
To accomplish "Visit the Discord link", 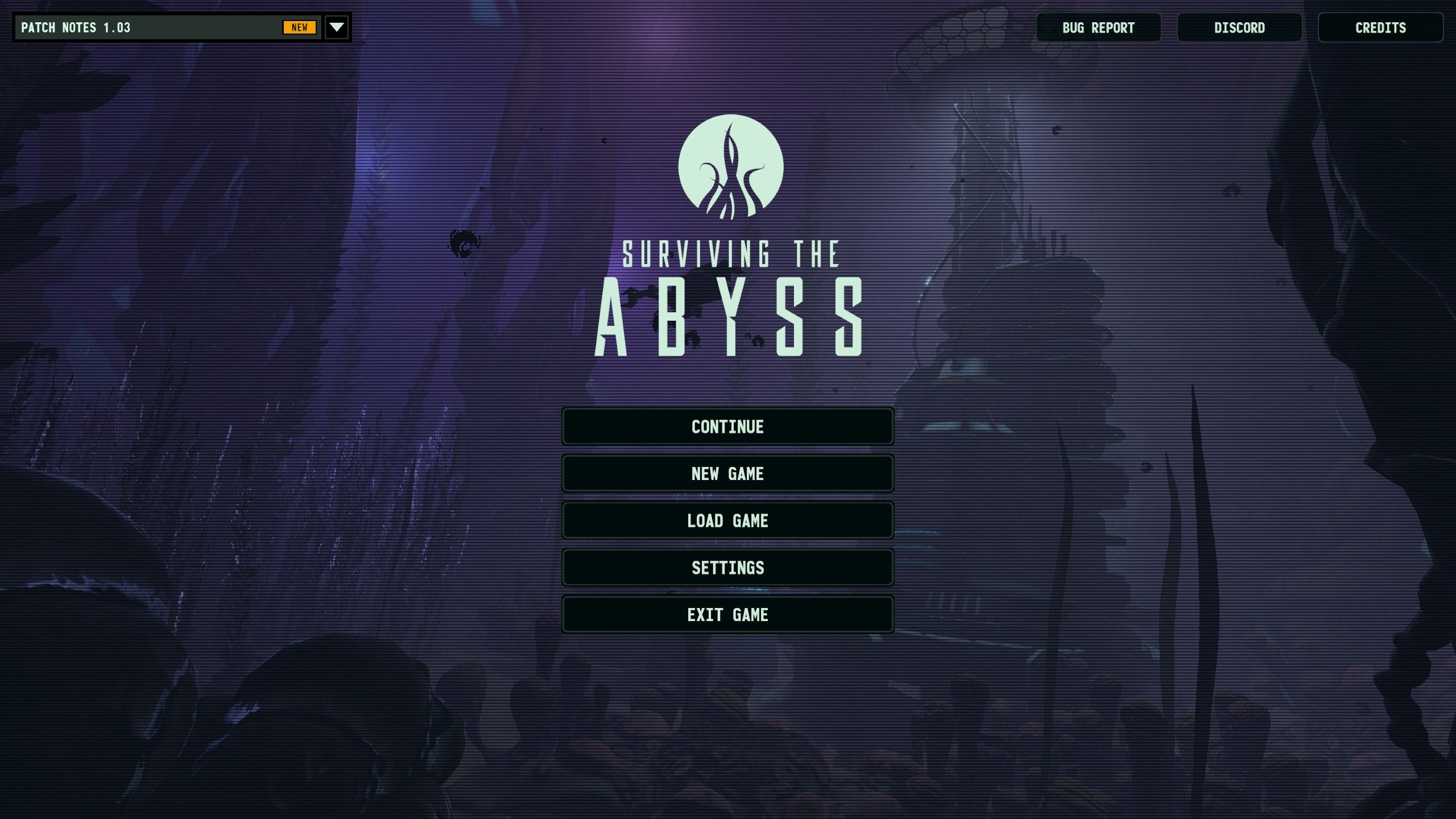I will pyautogui.click(x=1239, y=27).
